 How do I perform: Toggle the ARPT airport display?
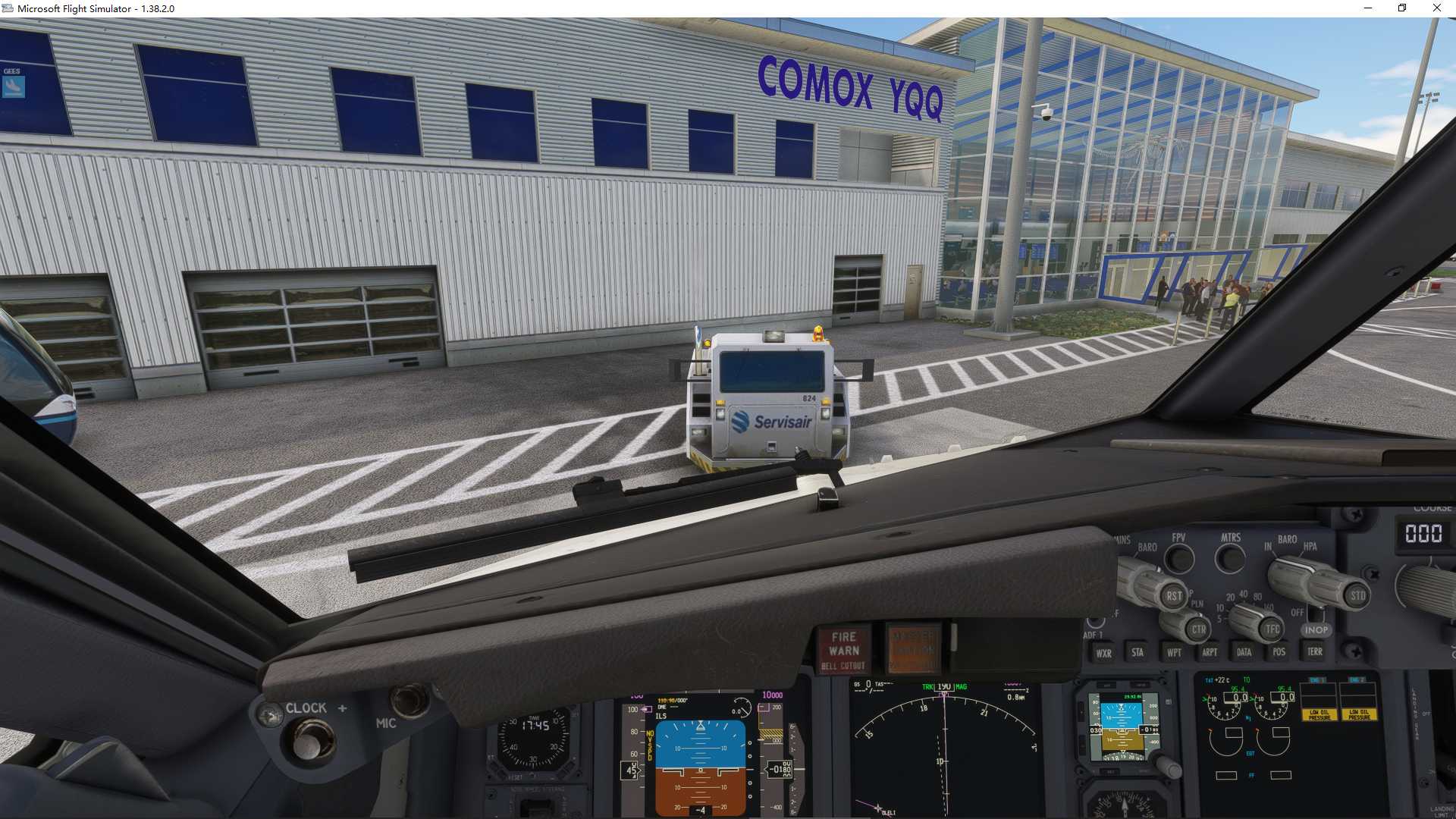pyautogui.click(x=1209, y=652)
